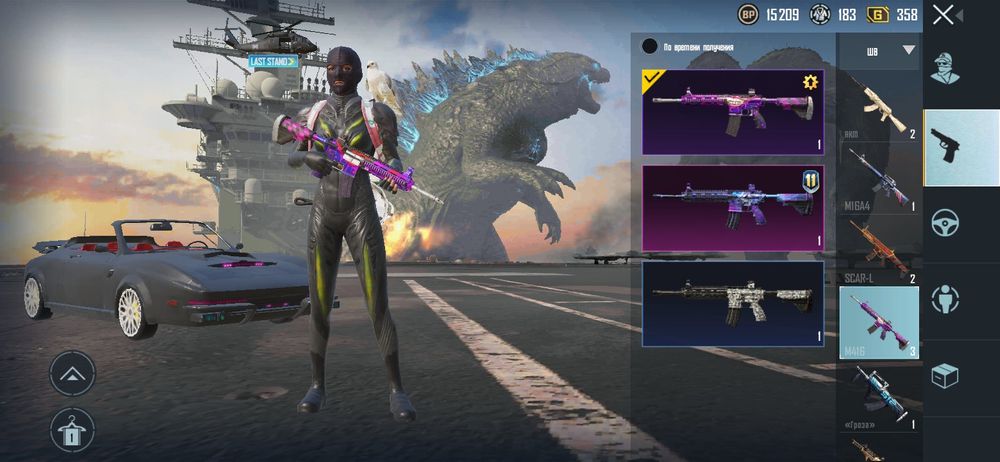Open the crate box tab
The image size is (1000, 462).
tap(946, 375)
